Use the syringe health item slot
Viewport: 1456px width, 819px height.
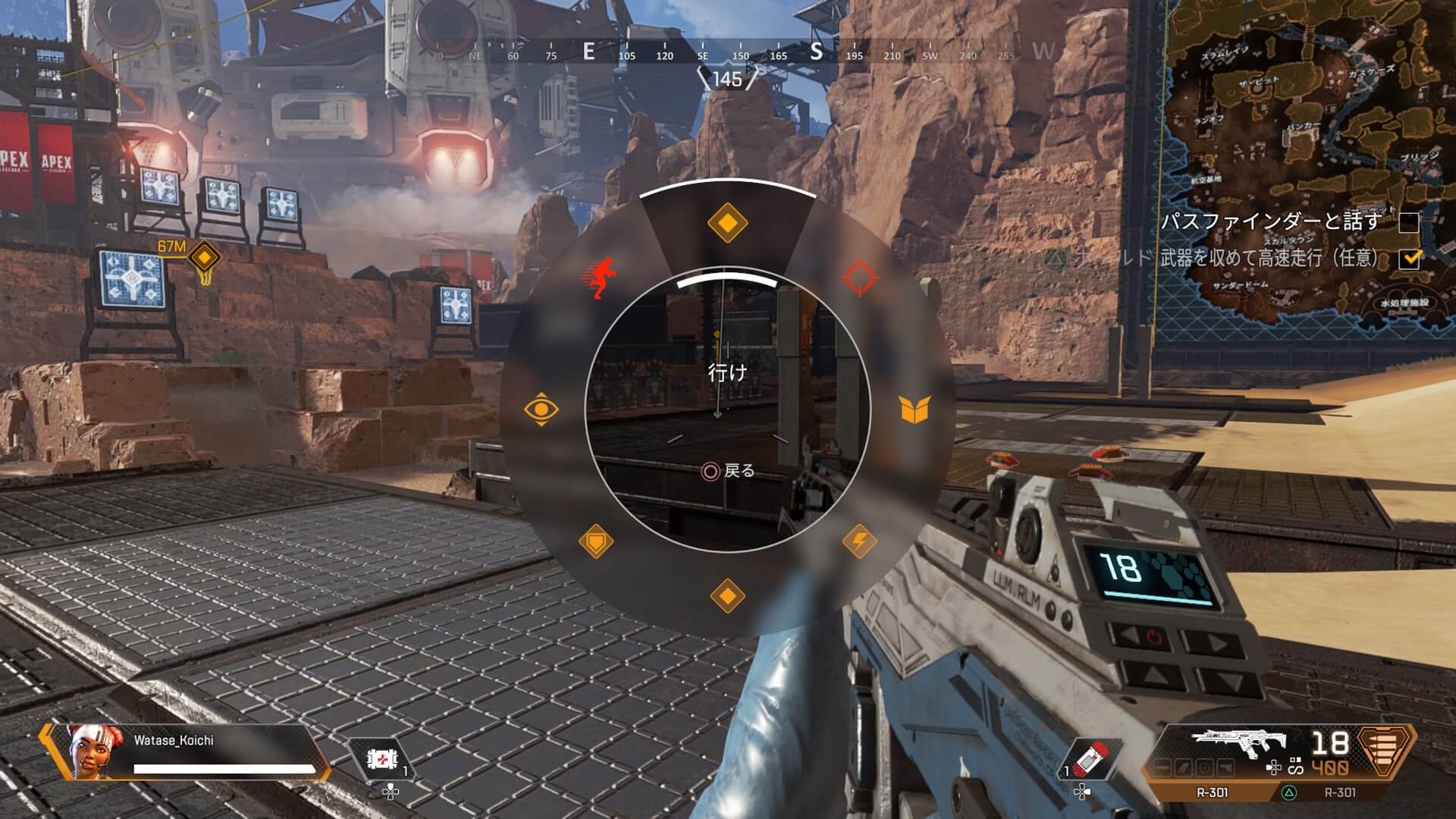1084,760
